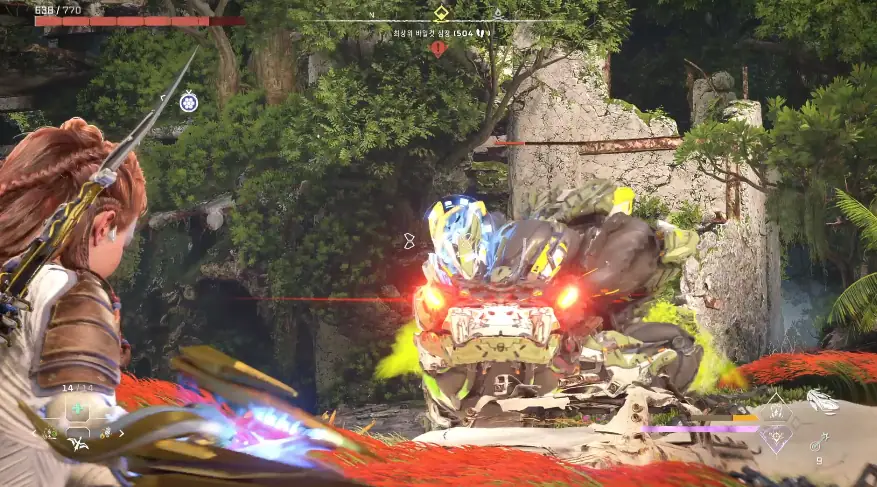Select the equipped weapon icon

point(822,400)
